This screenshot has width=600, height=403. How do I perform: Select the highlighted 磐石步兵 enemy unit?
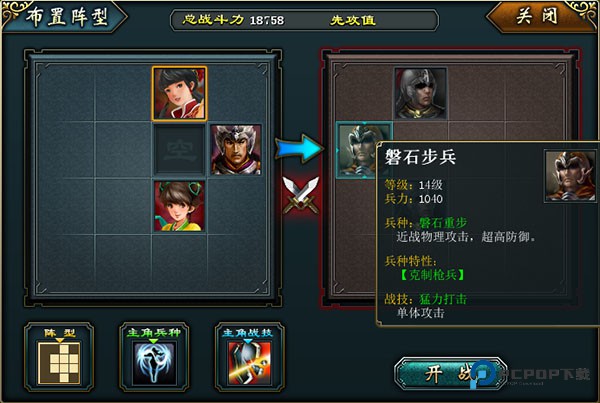pyautogui.click(x=363, y=150)
